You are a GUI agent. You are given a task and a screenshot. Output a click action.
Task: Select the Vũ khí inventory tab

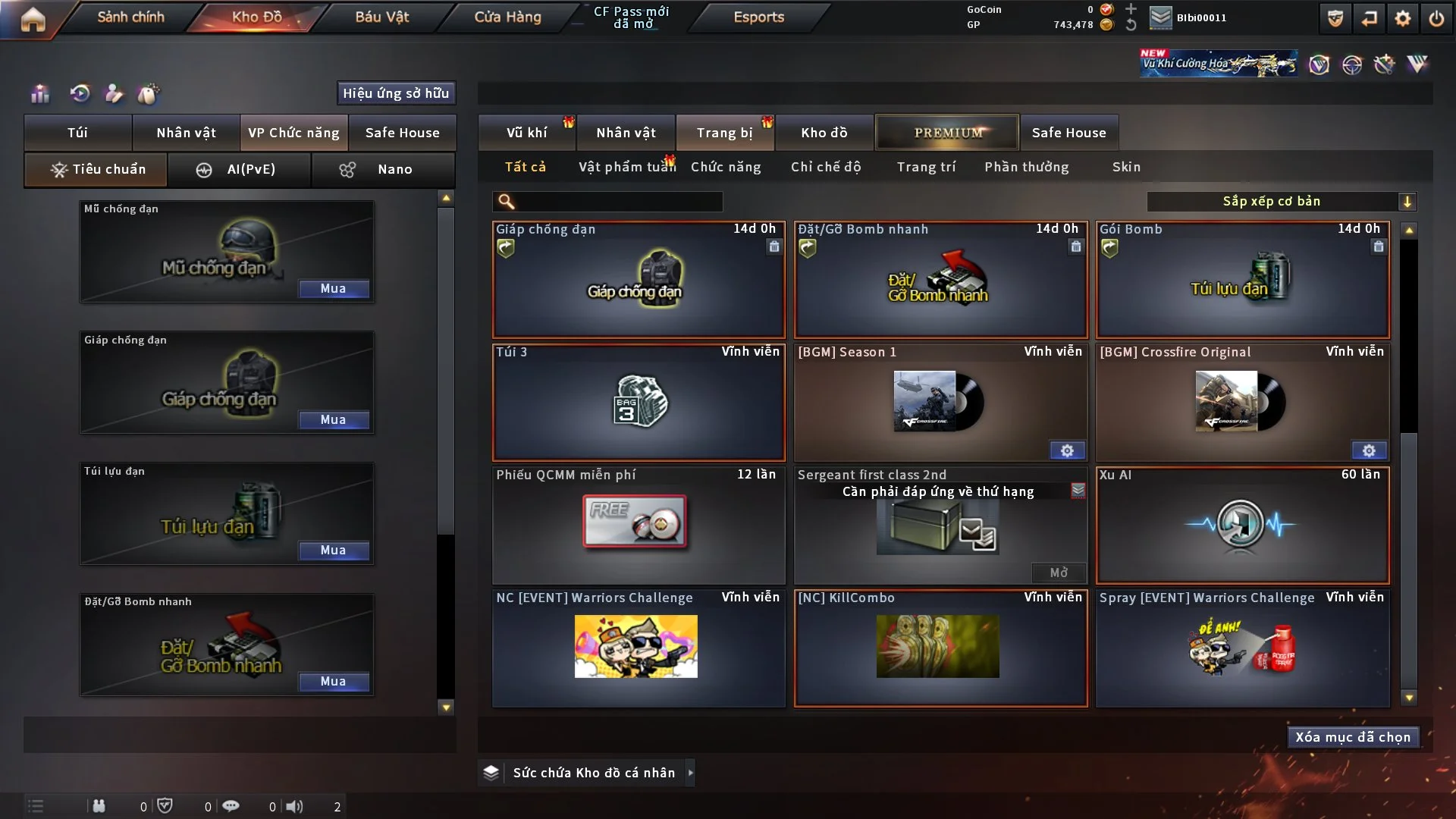(526, 133)
